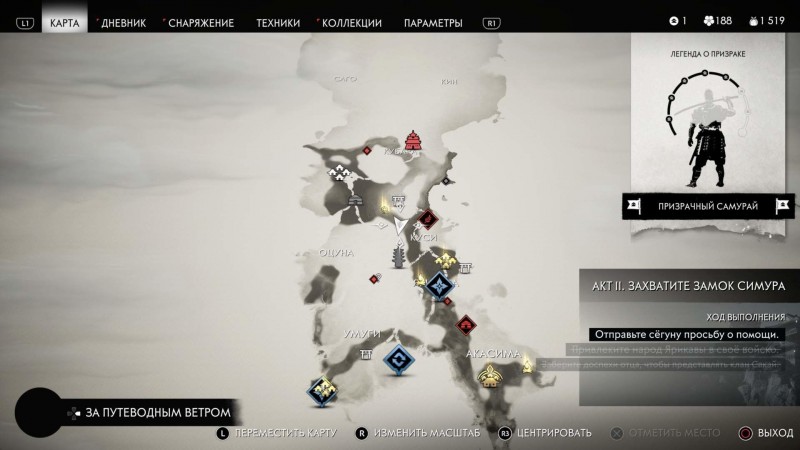Open the Параметры tab
800x450 pixels.
click(x=433, y=22)
